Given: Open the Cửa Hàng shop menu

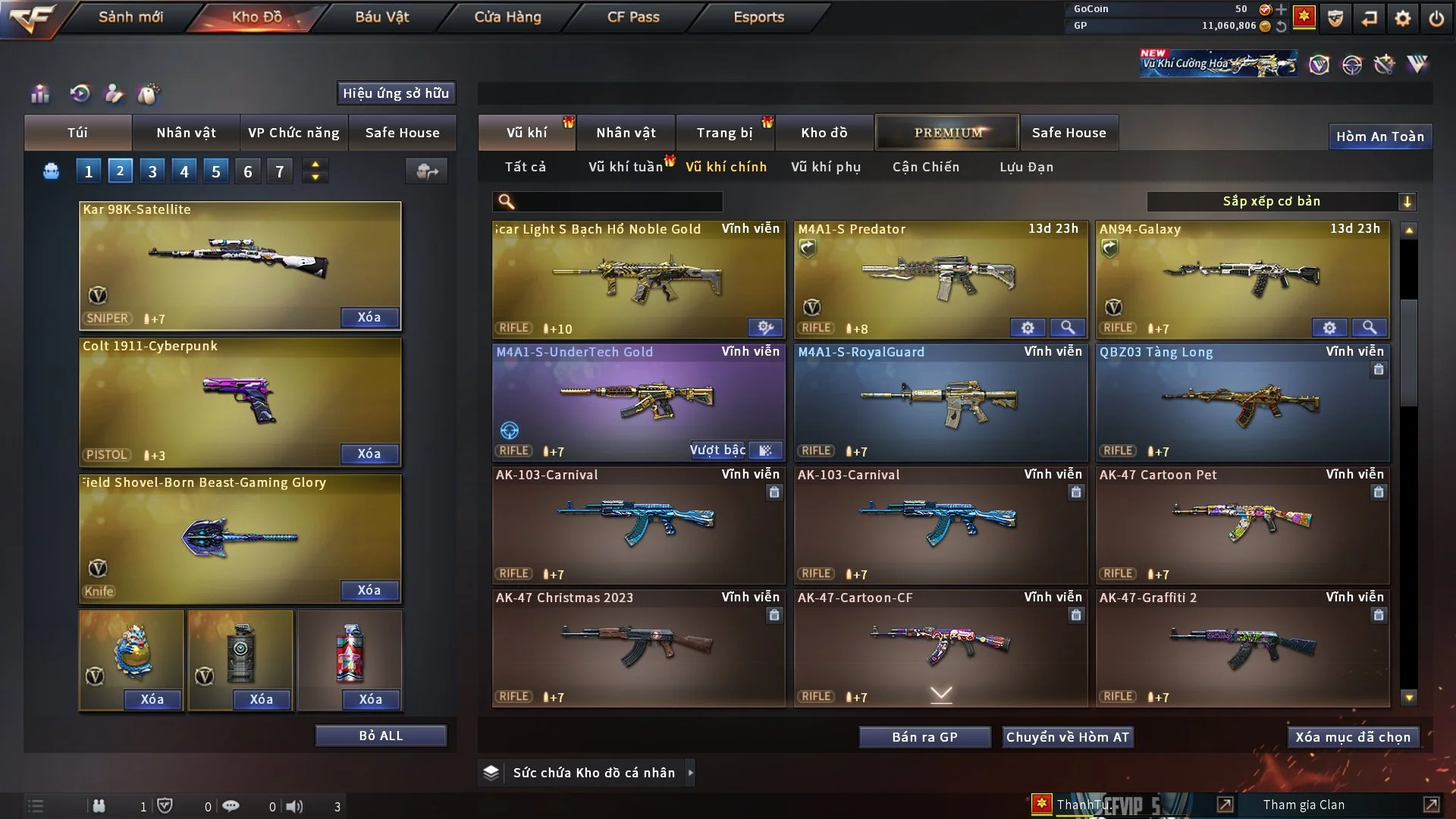Looking at the screenshot, I should pos(507,17).
